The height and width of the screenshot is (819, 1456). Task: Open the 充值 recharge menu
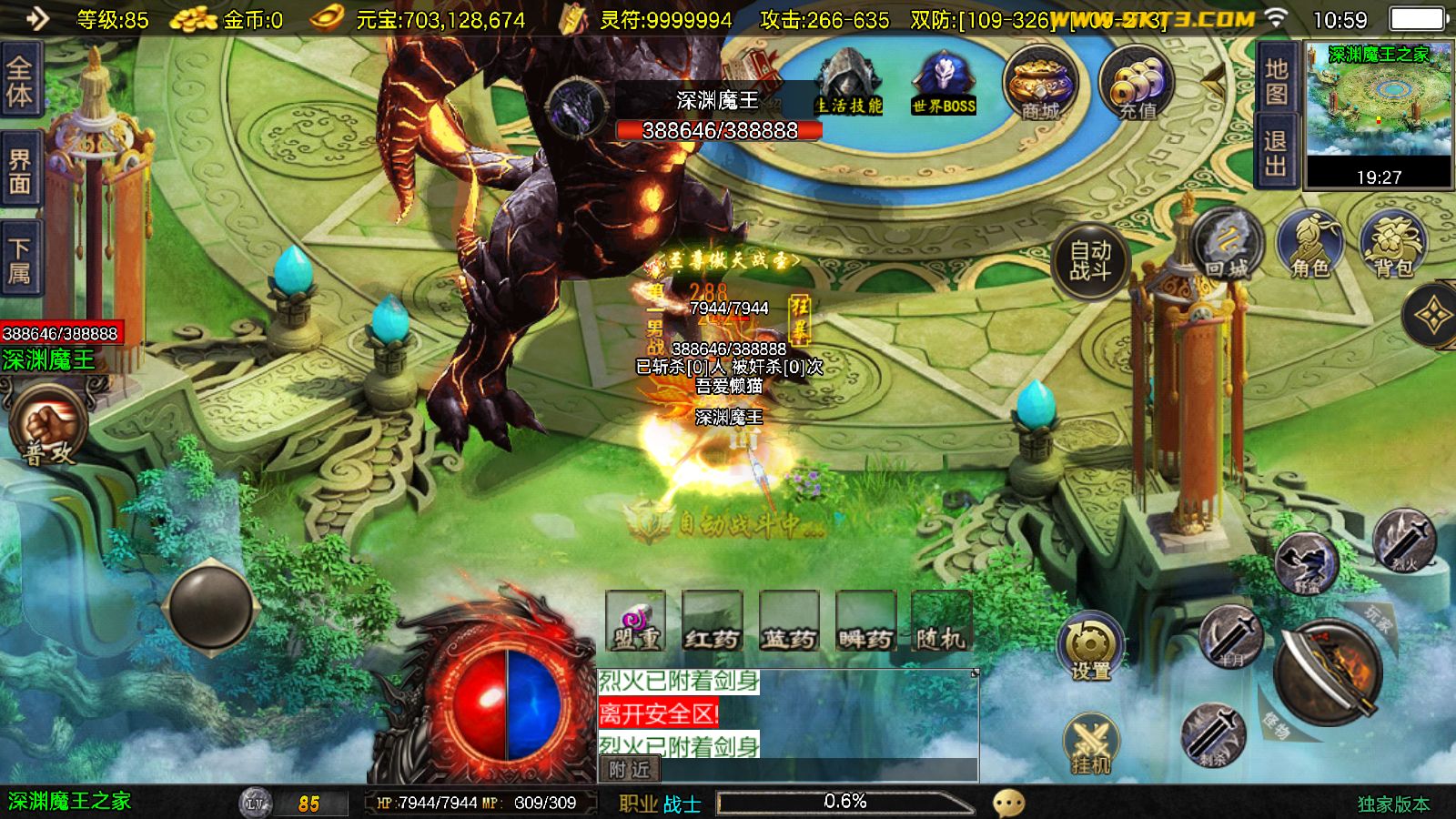[x=1137, y=84]
